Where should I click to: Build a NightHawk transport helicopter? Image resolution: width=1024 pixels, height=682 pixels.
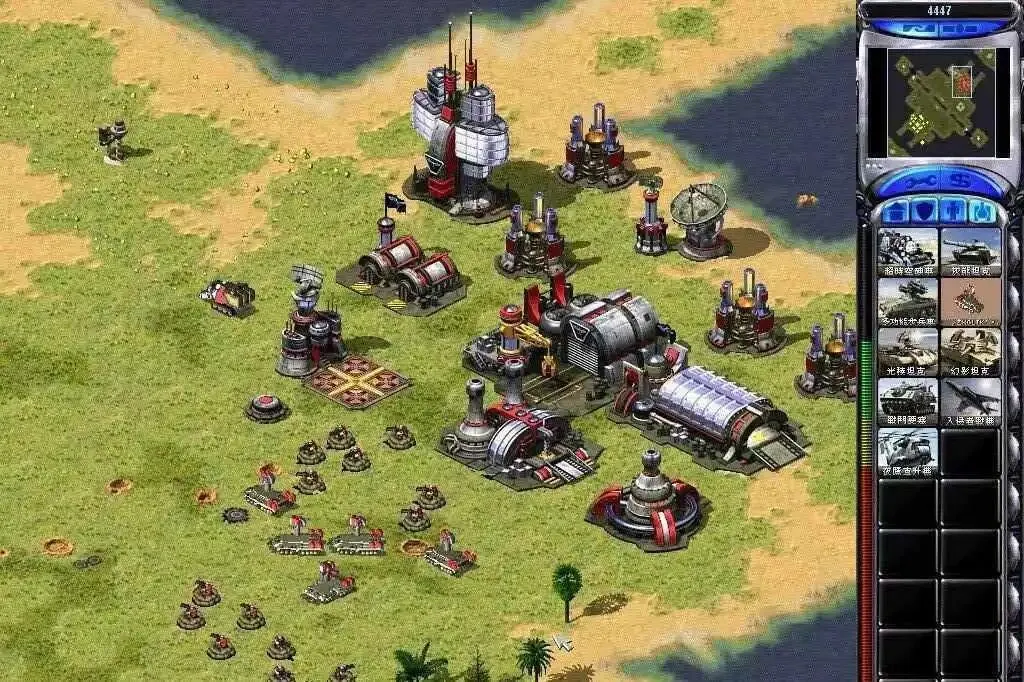[907, 452]
